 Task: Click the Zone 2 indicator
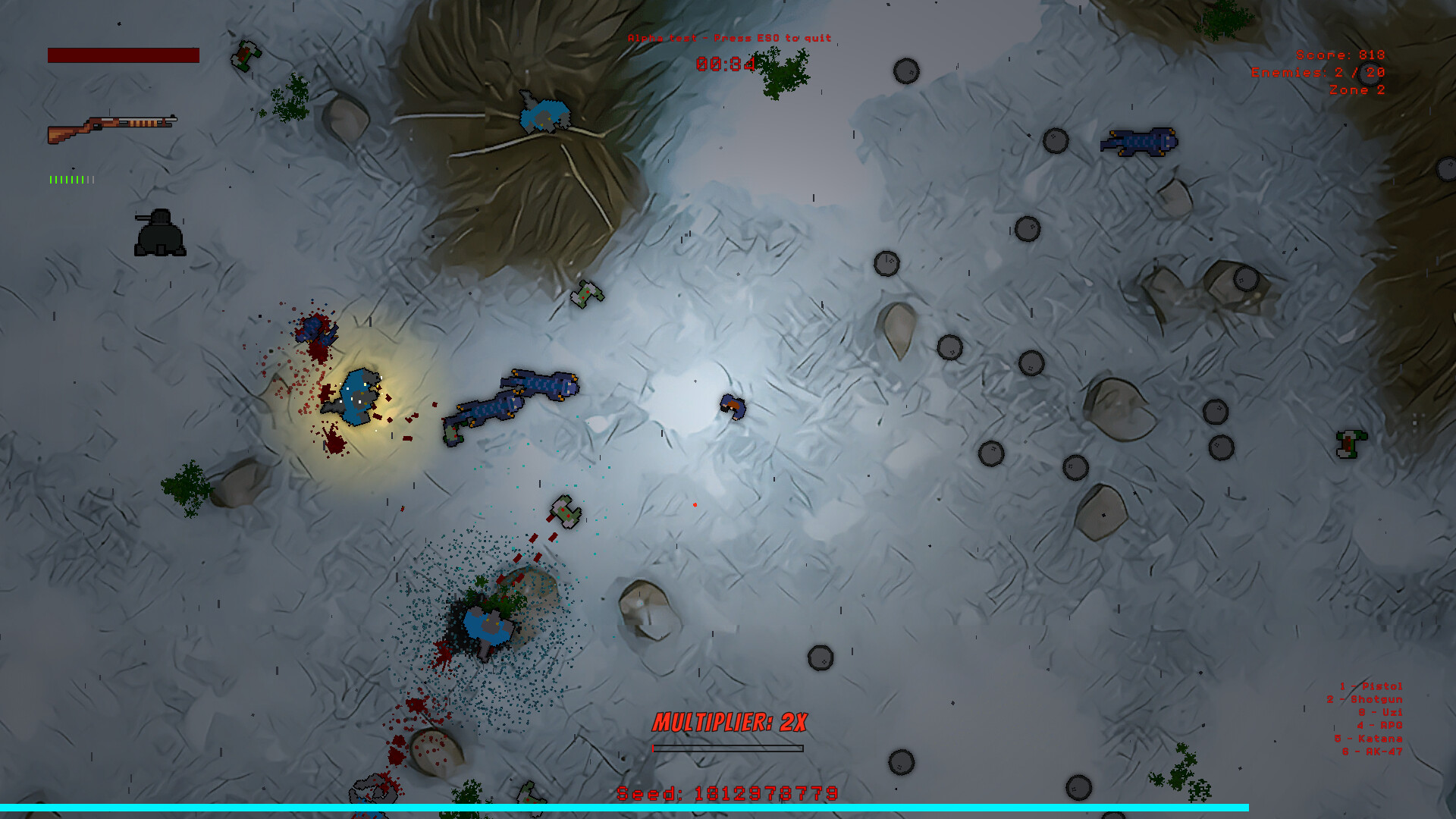tap(1357, 89)
